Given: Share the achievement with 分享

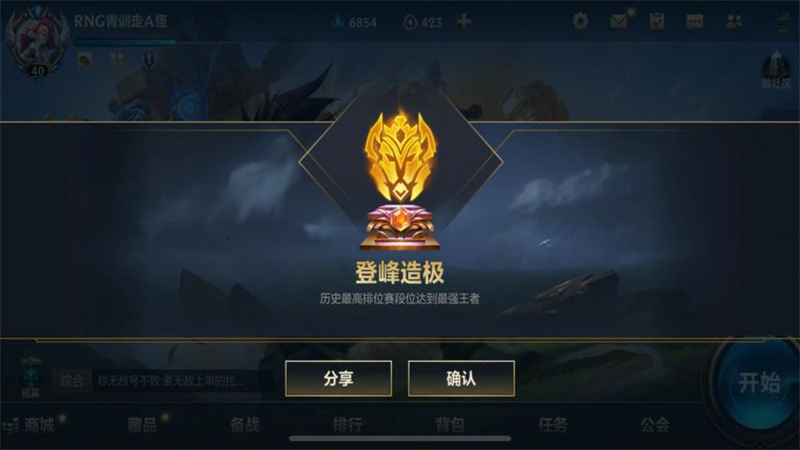Looking at the screenshot, I should (338, 379).
